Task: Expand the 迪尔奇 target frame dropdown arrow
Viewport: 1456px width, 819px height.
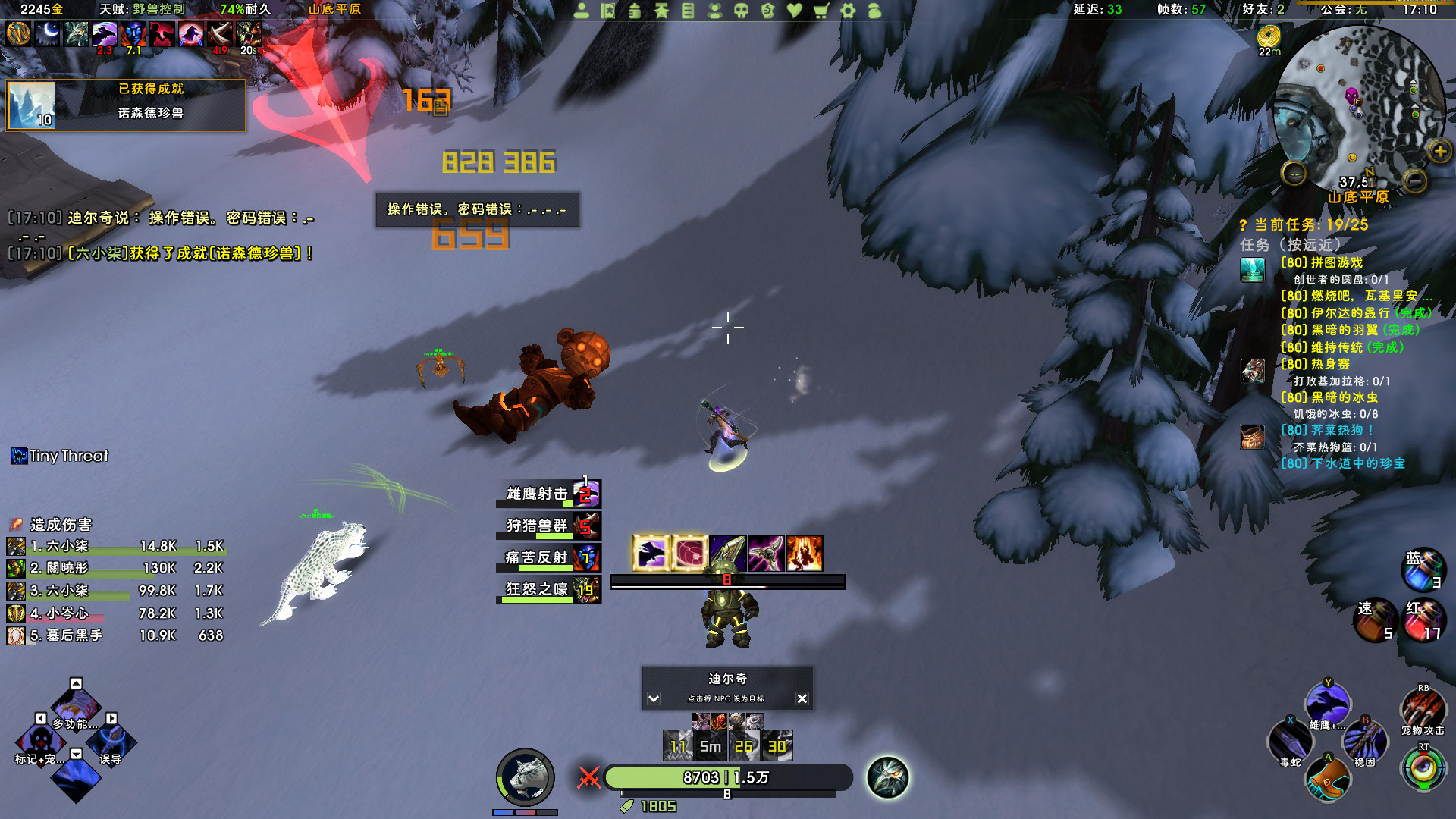Action: pyautogui.click(x=654, y=698)
